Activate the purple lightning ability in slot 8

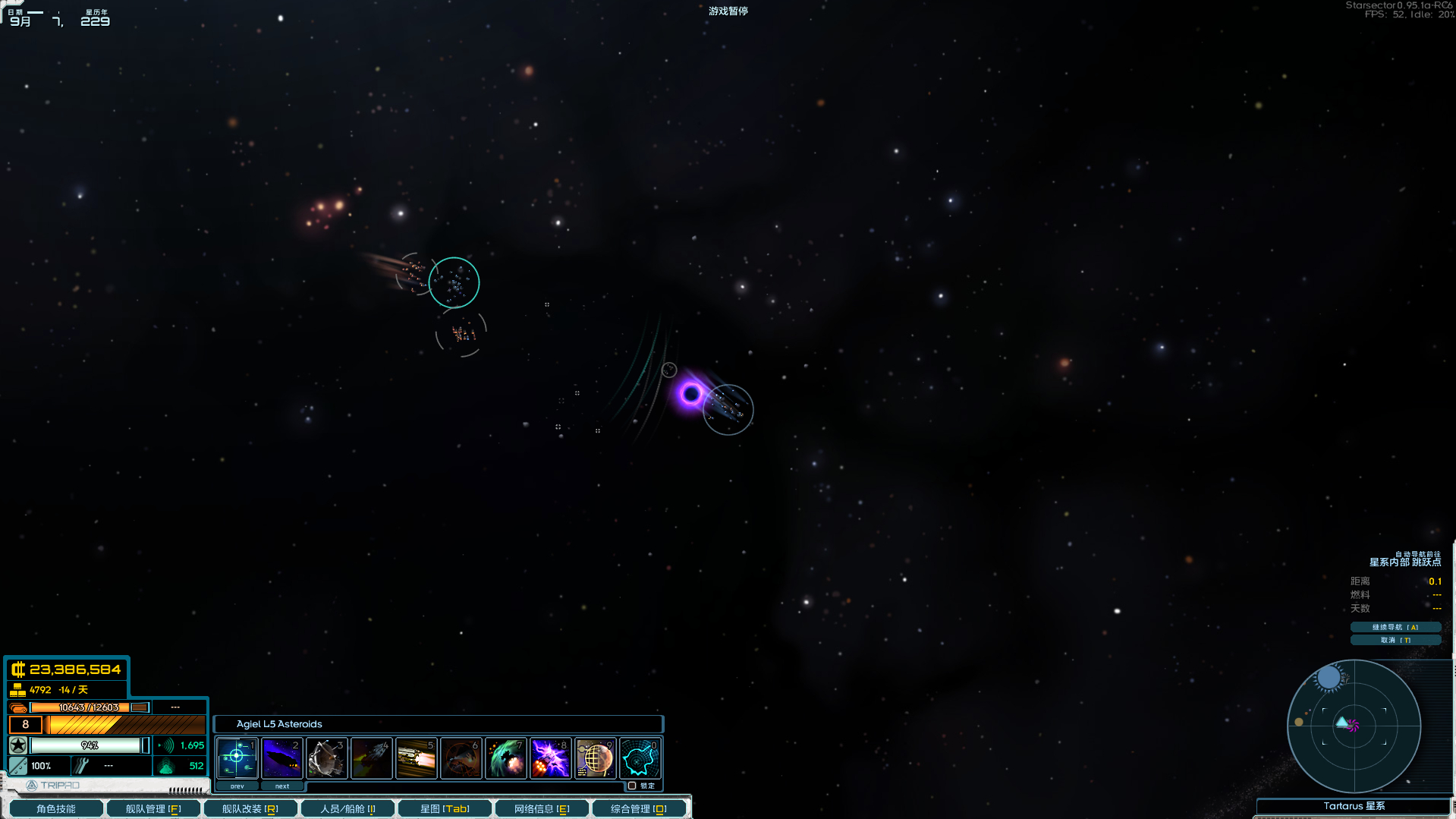tap(550, 758)
